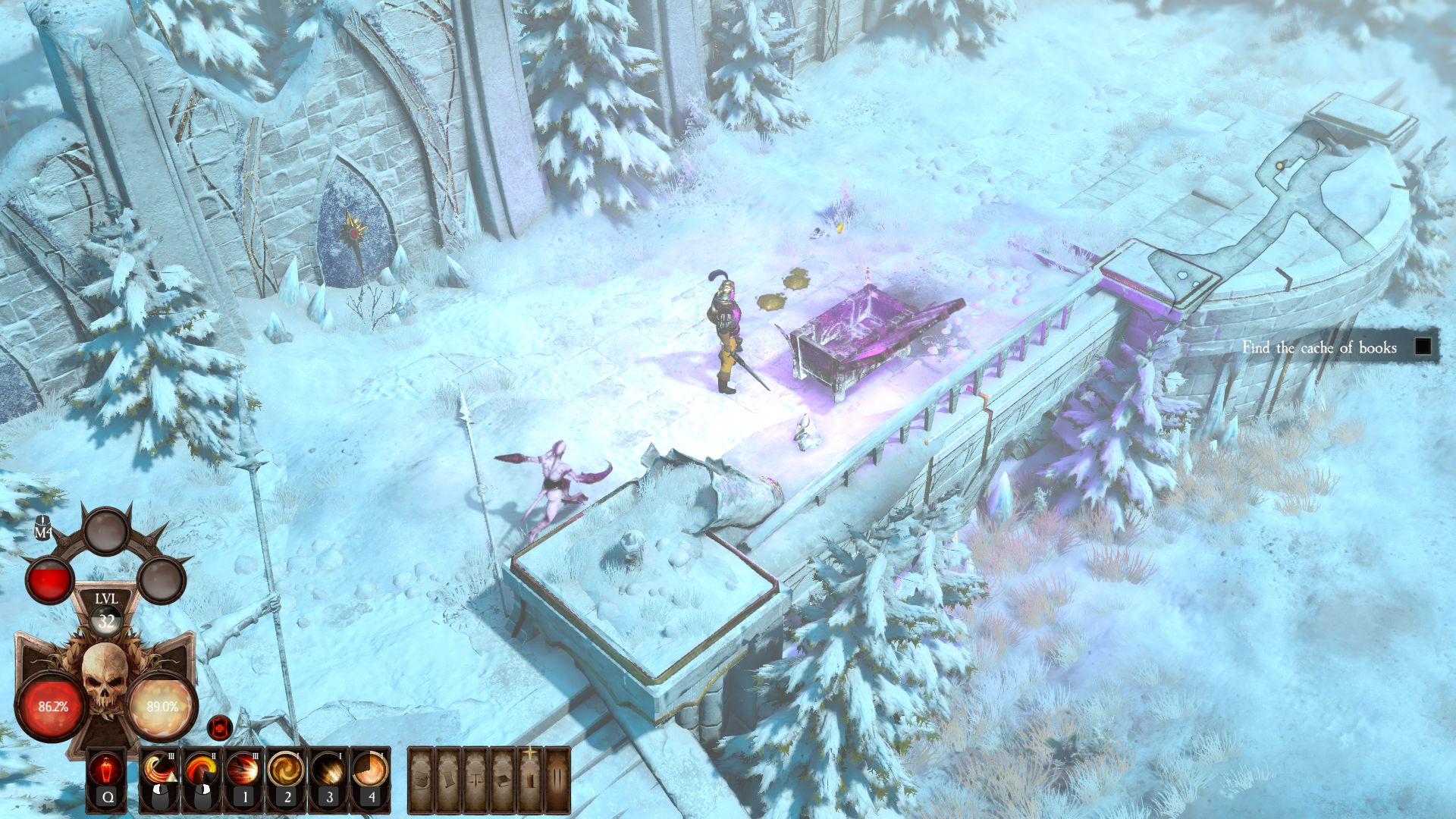Open the last panel with claw marks
Screen dimensions: 1456x819
(557, 779)
